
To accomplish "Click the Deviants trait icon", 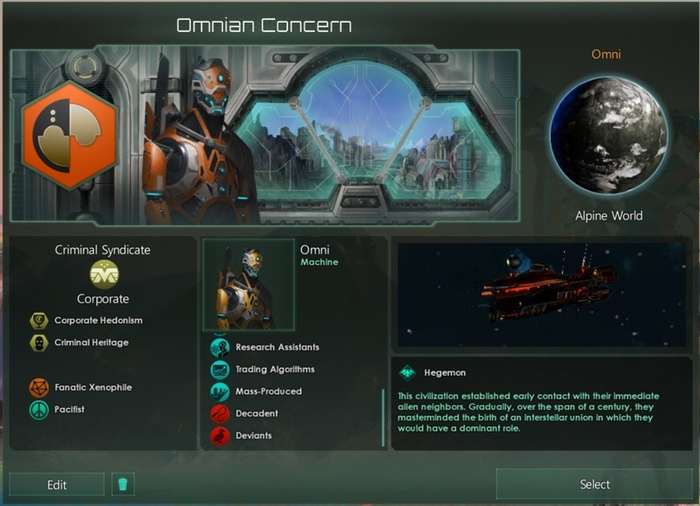I will pos(220,435).
